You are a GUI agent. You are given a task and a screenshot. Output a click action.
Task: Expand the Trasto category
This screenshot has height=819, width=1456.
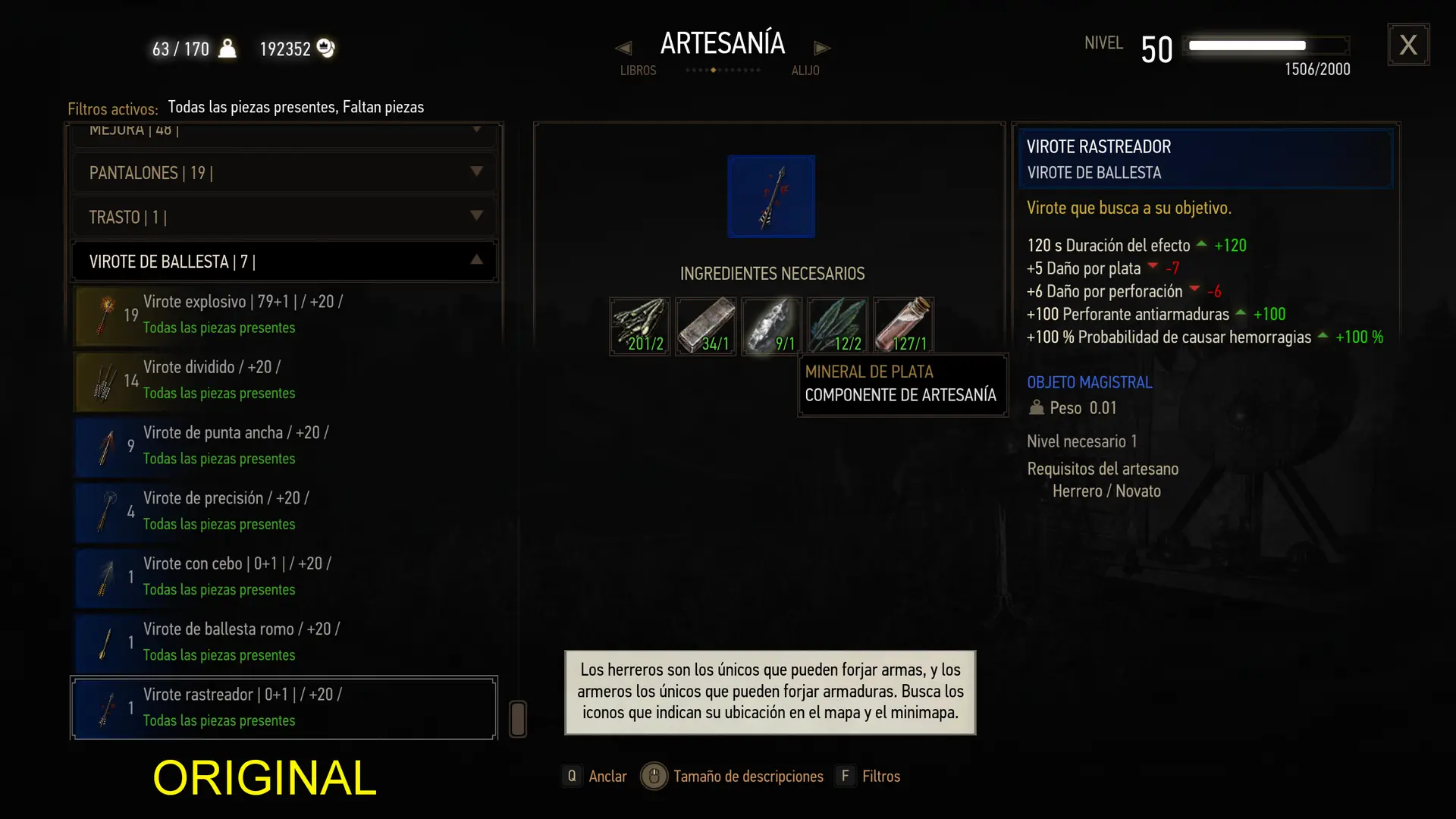tap(284, 218)
